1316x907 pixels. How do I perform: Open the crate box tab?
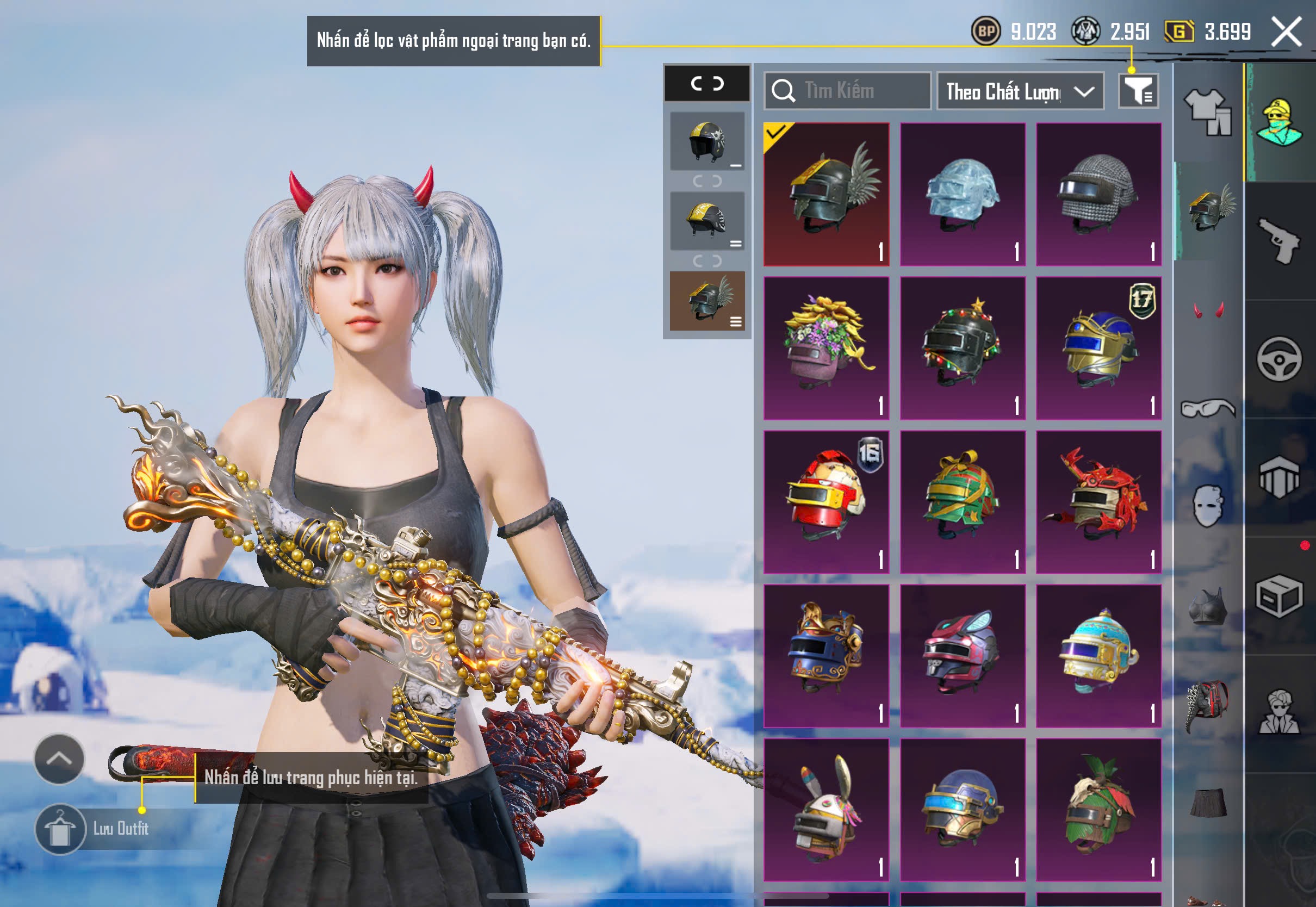point(1279,595)
